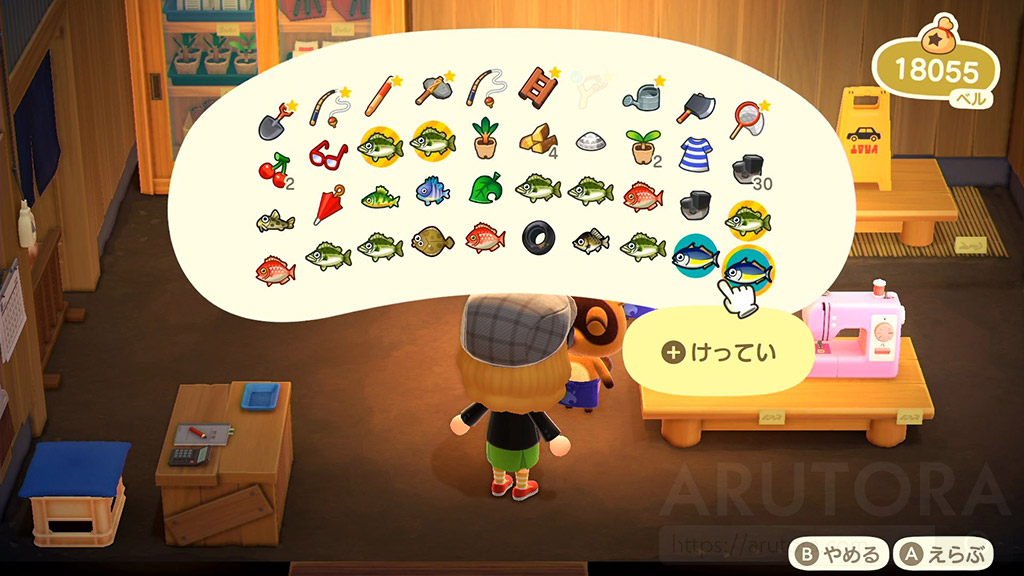Select the stack of four wood
The image size is (1024, 576).
(538, 140)
